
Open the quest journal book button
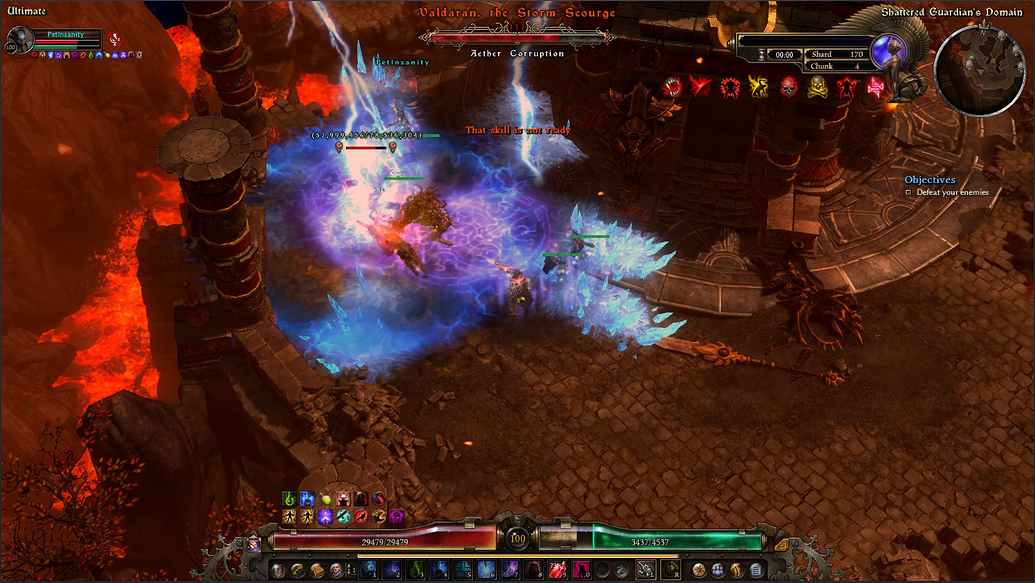(x=317, y=570)
